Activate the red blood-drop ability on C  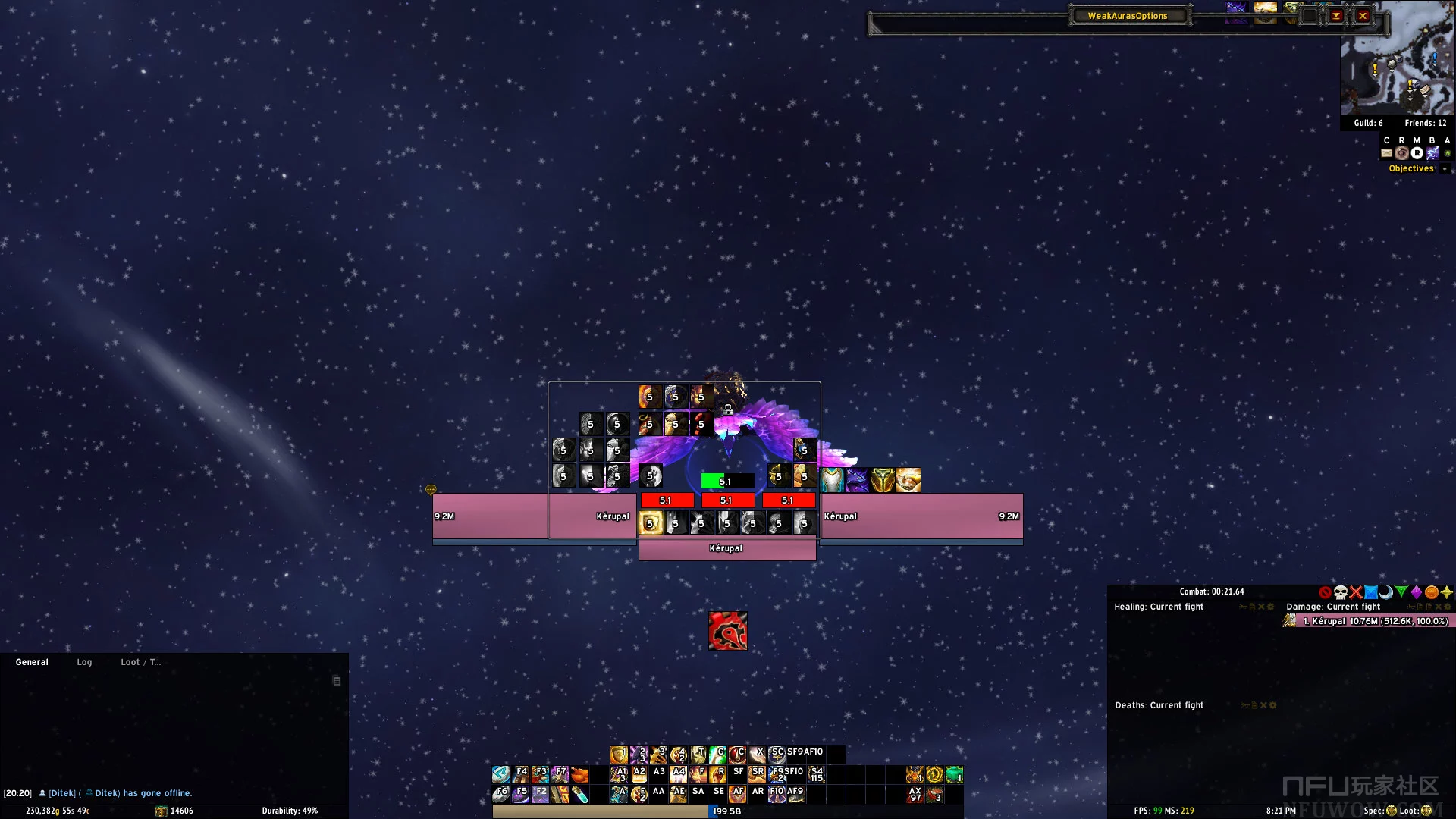[737, 755]
